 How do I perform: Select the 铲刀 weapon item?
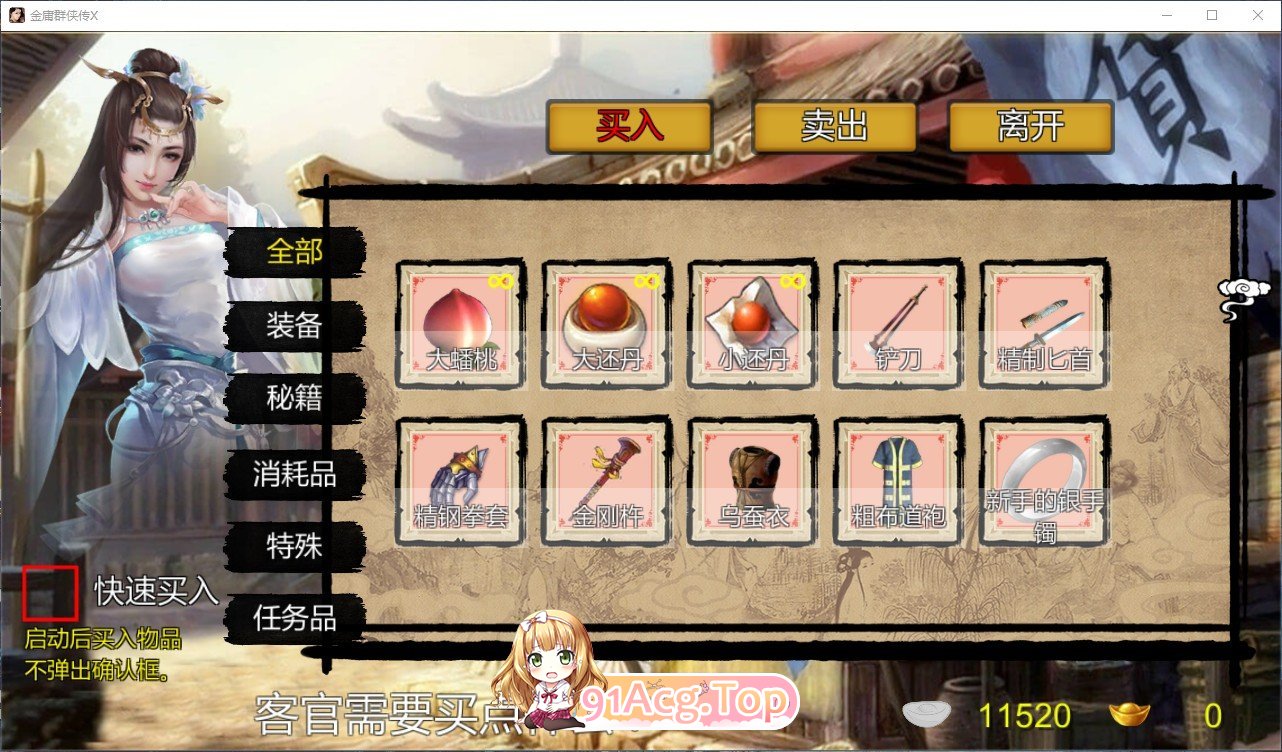(897, 320)
